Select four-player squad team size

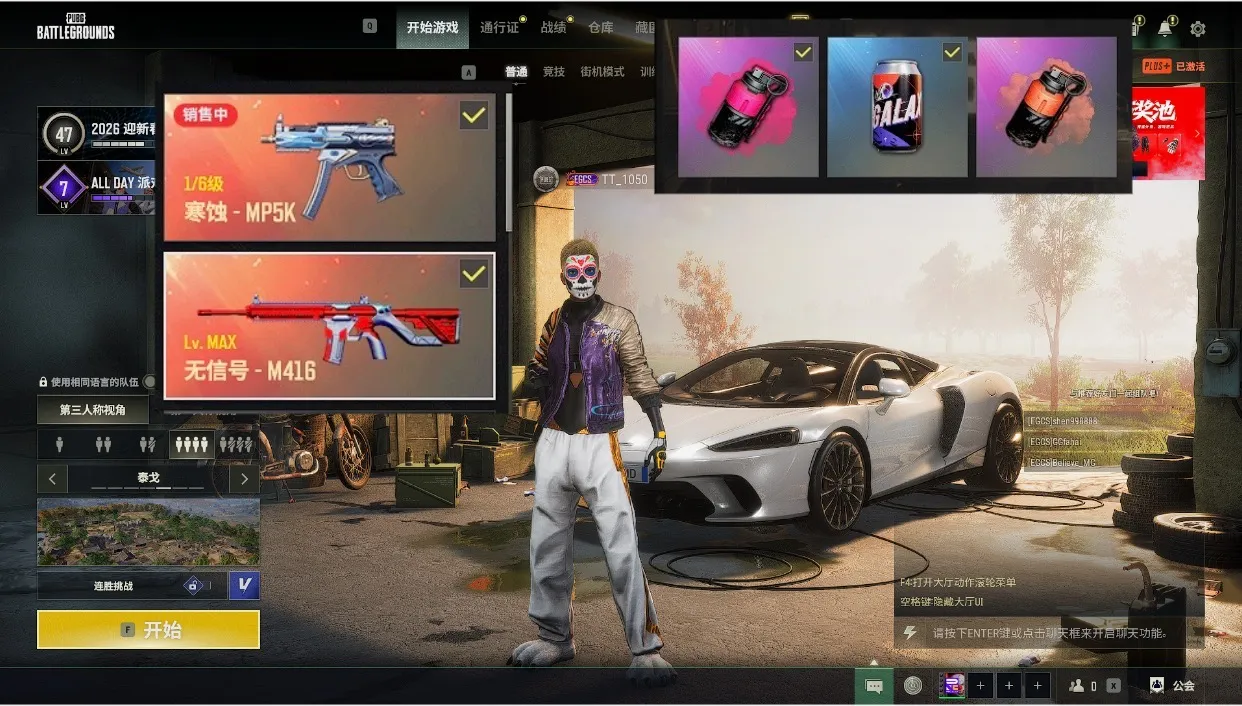191,444
